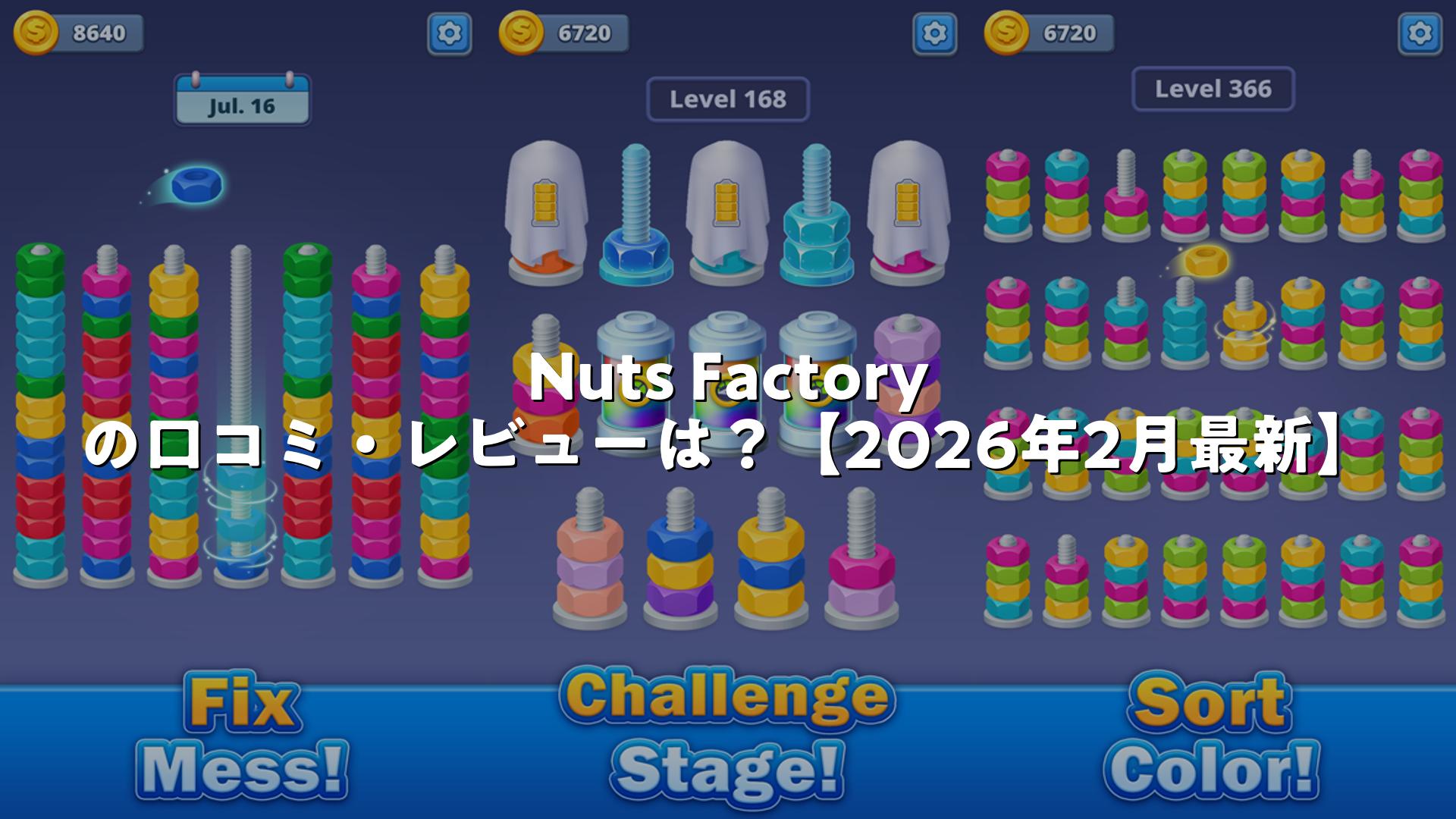The image size is (1456, 819).
Task: Open the settings gear in the Level 366 screen
Action: tap(1419, 33)
